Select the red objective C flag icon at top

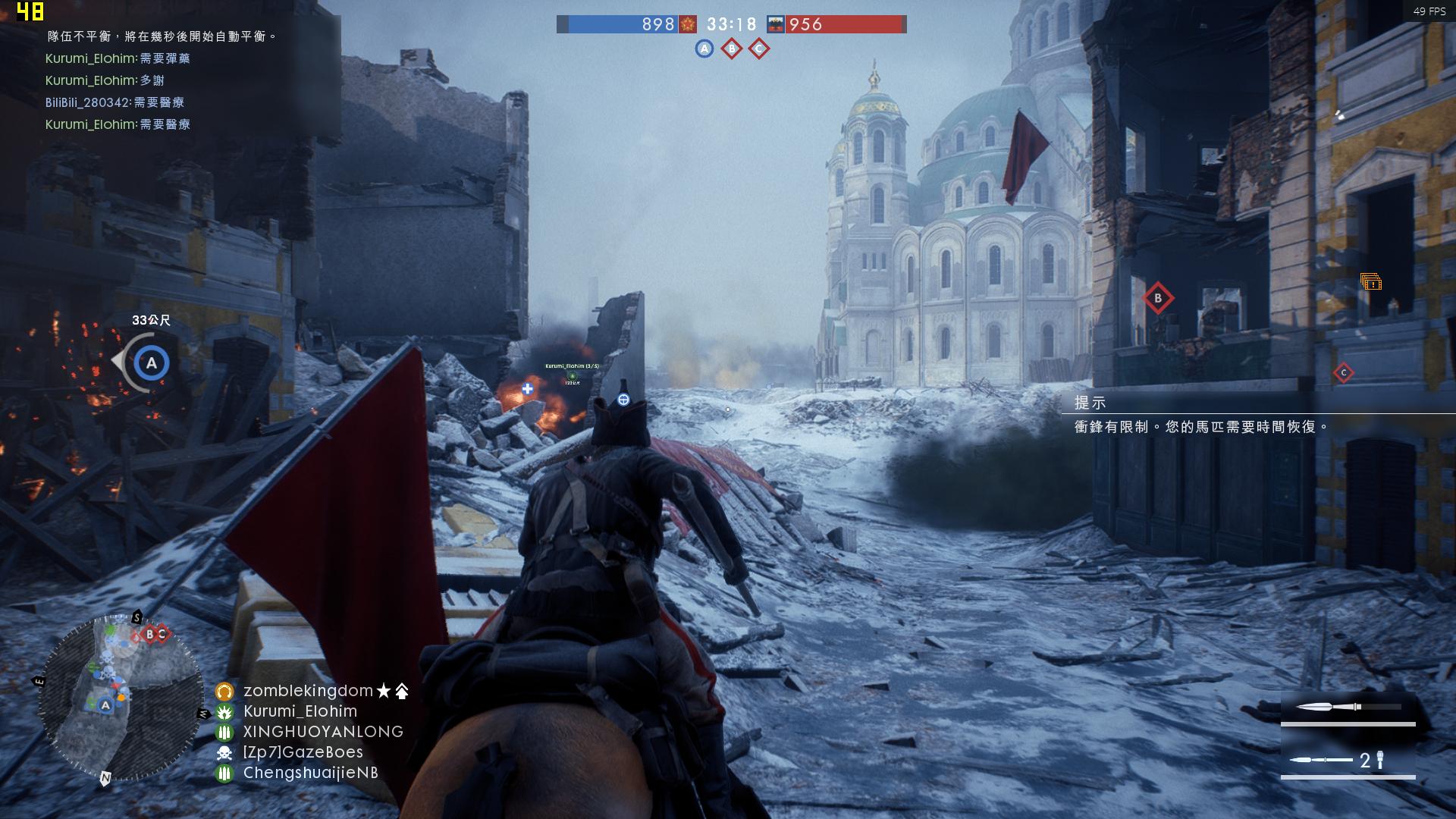[758, 49]
